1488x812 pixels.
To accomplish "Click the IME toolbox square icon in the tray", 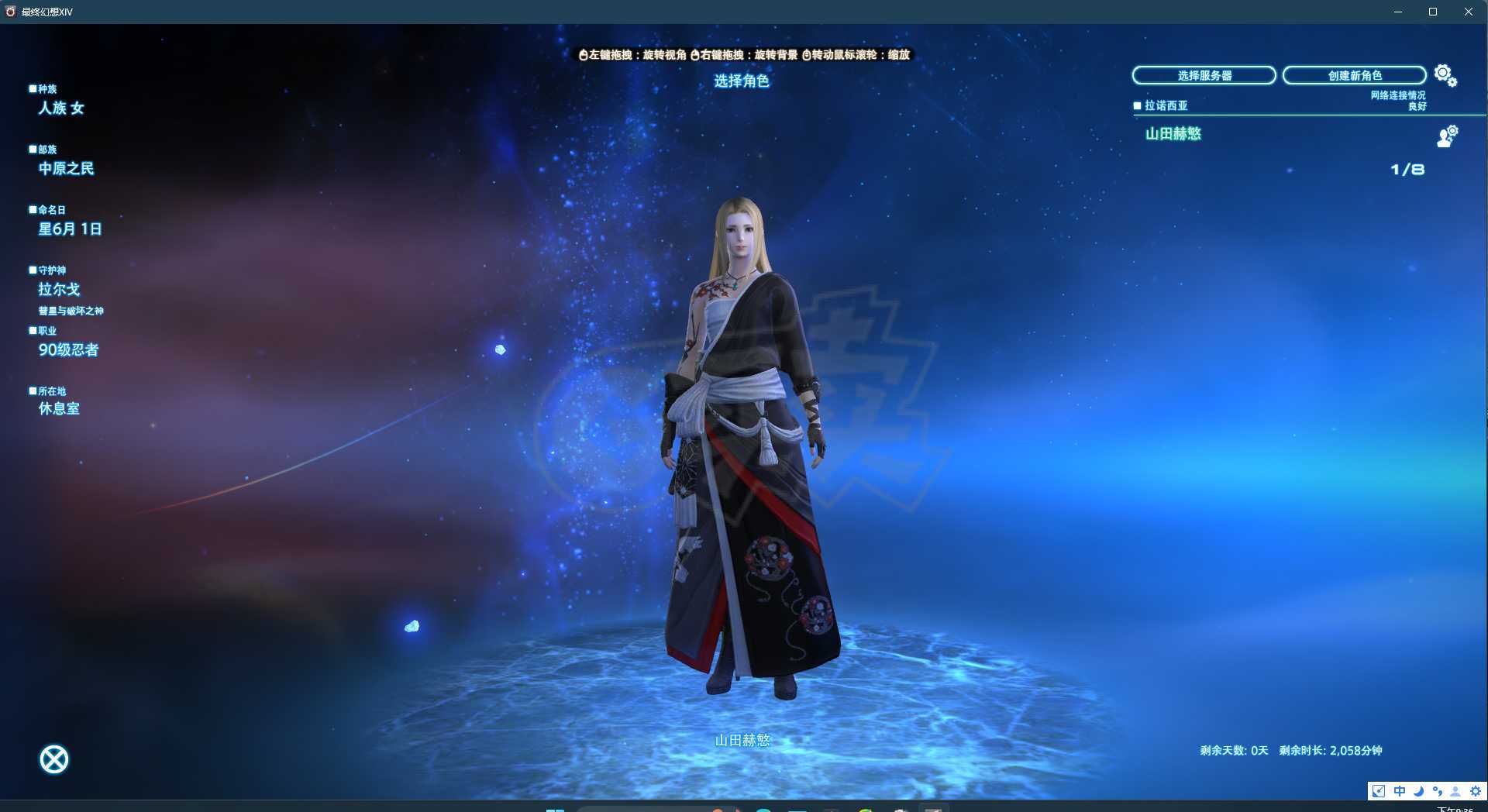I will (1379, 791).
